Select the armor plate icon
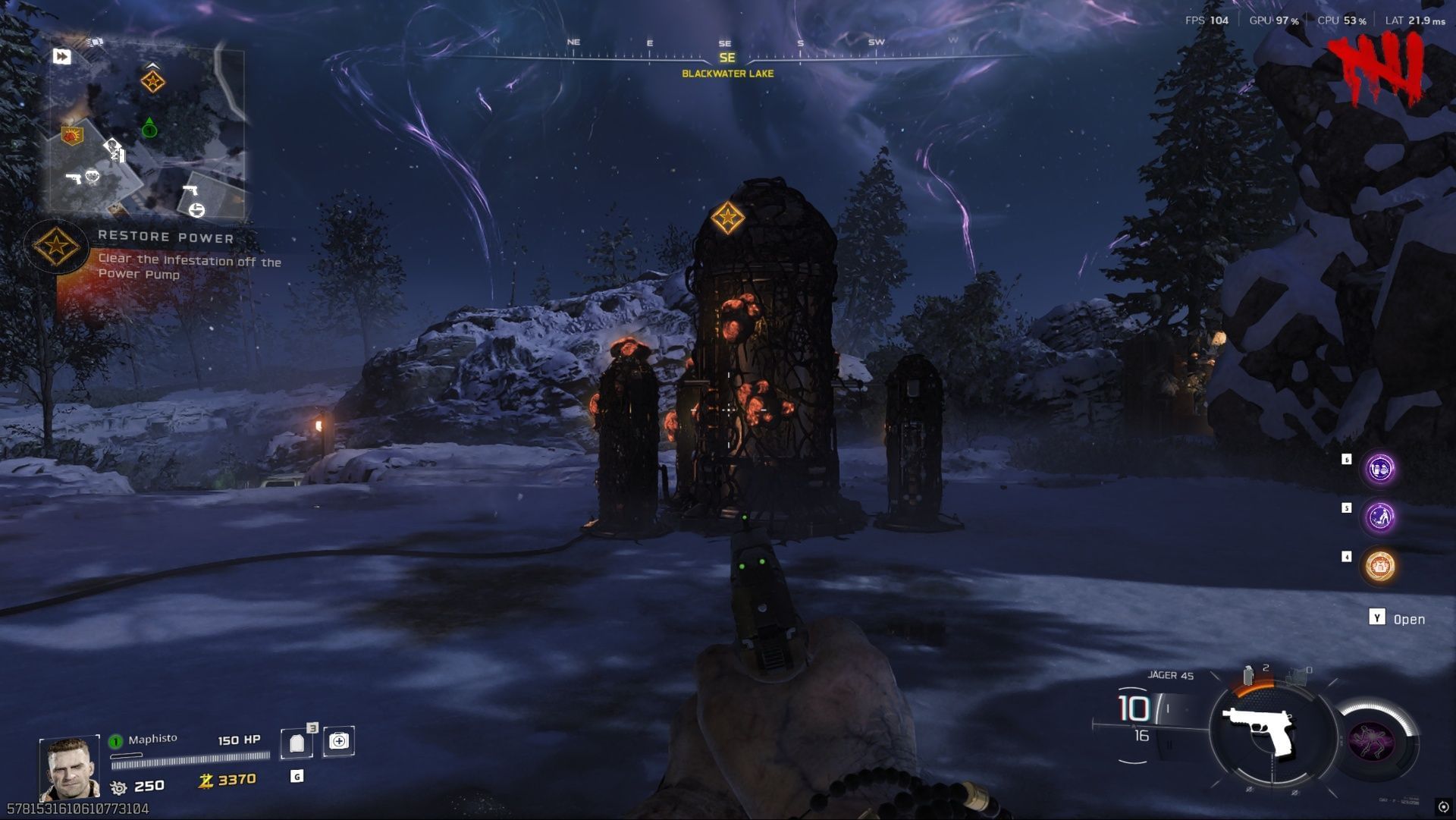This screenshot has width=1456, height=820. 298,742
